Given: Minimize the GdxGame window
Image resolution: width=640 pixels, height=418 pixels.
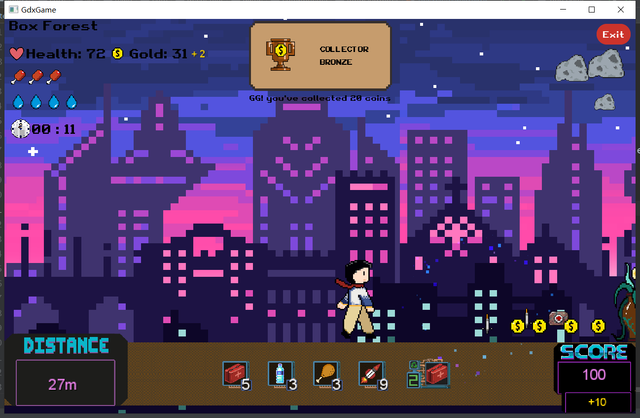Looking at the screenshot, I should tap(564, 9).
